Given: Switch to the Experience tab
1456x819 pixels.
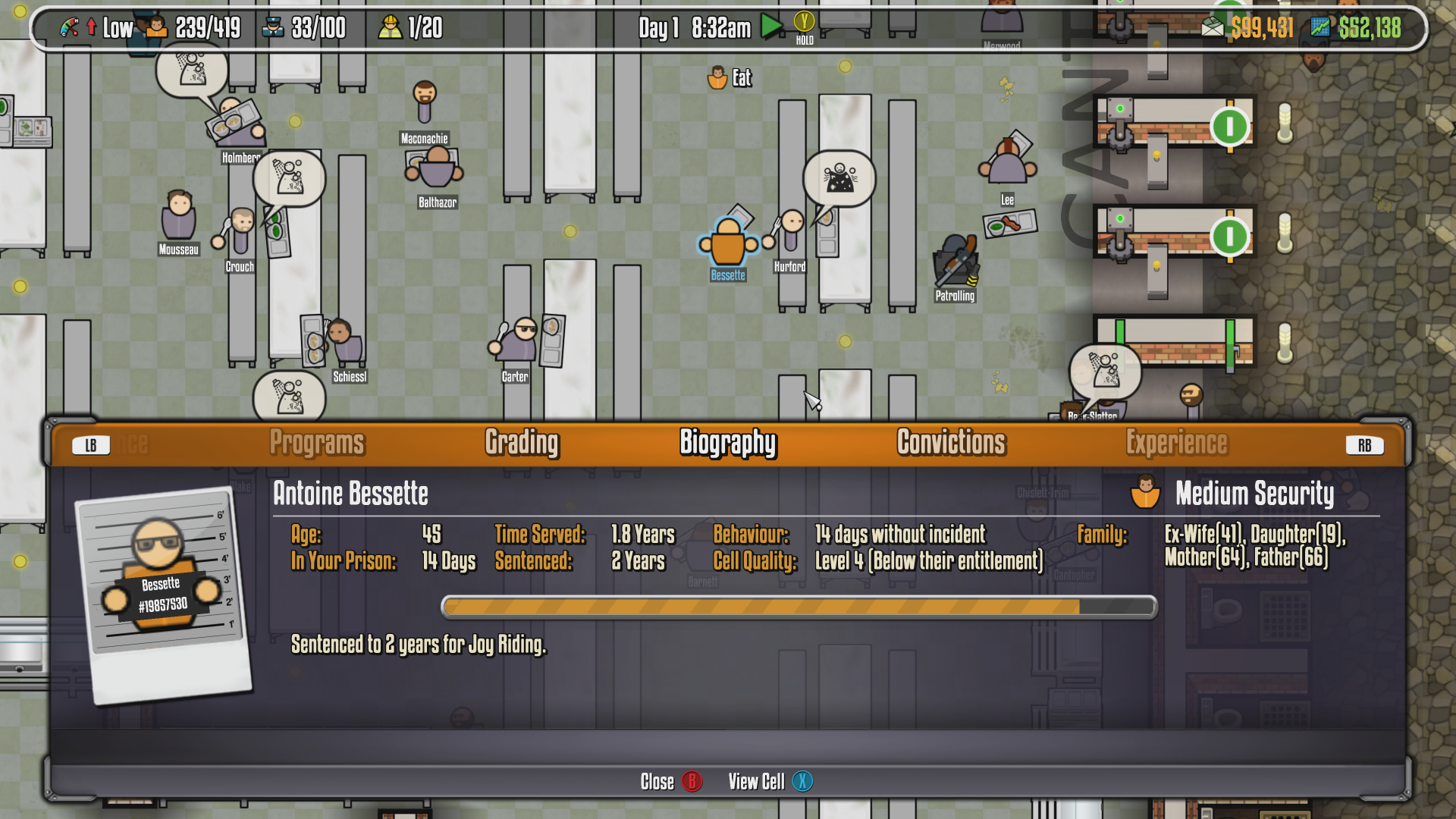Looking at the screenshot, I should [x=1176, y=443].
